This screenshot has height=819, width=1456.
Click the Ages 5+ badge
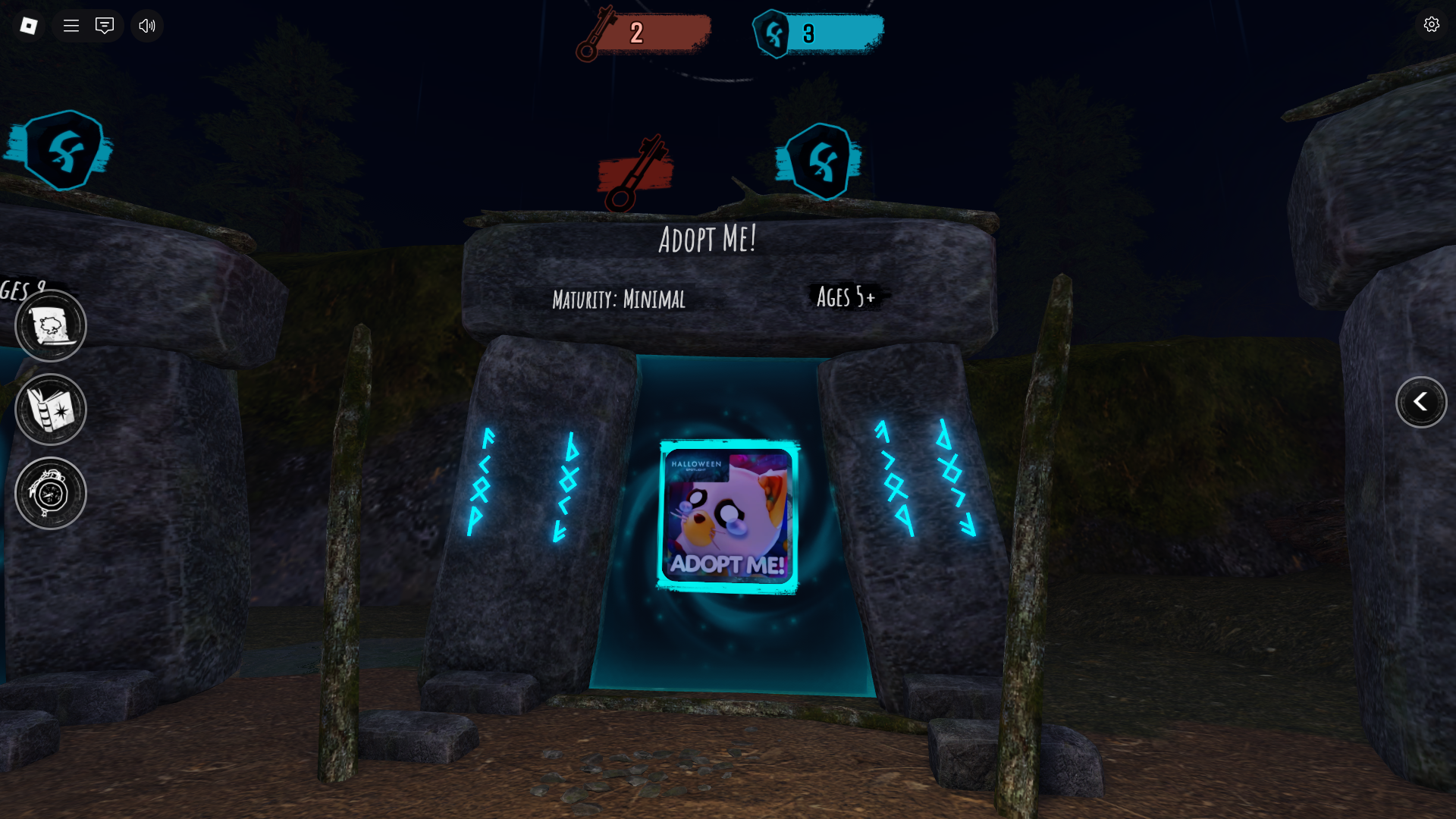point(846,297)
